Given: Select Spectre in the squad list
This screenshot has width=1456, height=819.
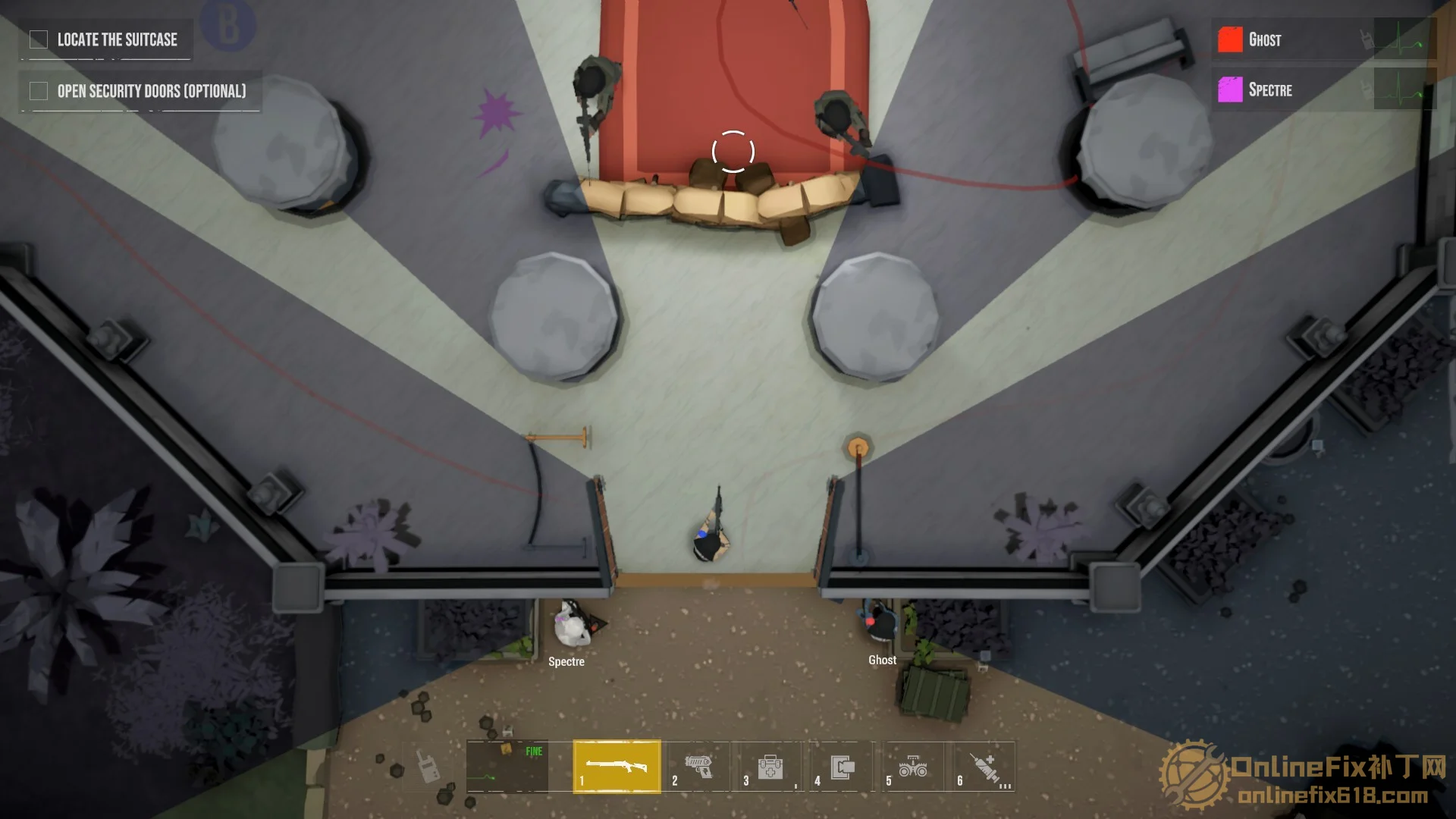Looking at the screenshot, I should tap(1269, 89).
